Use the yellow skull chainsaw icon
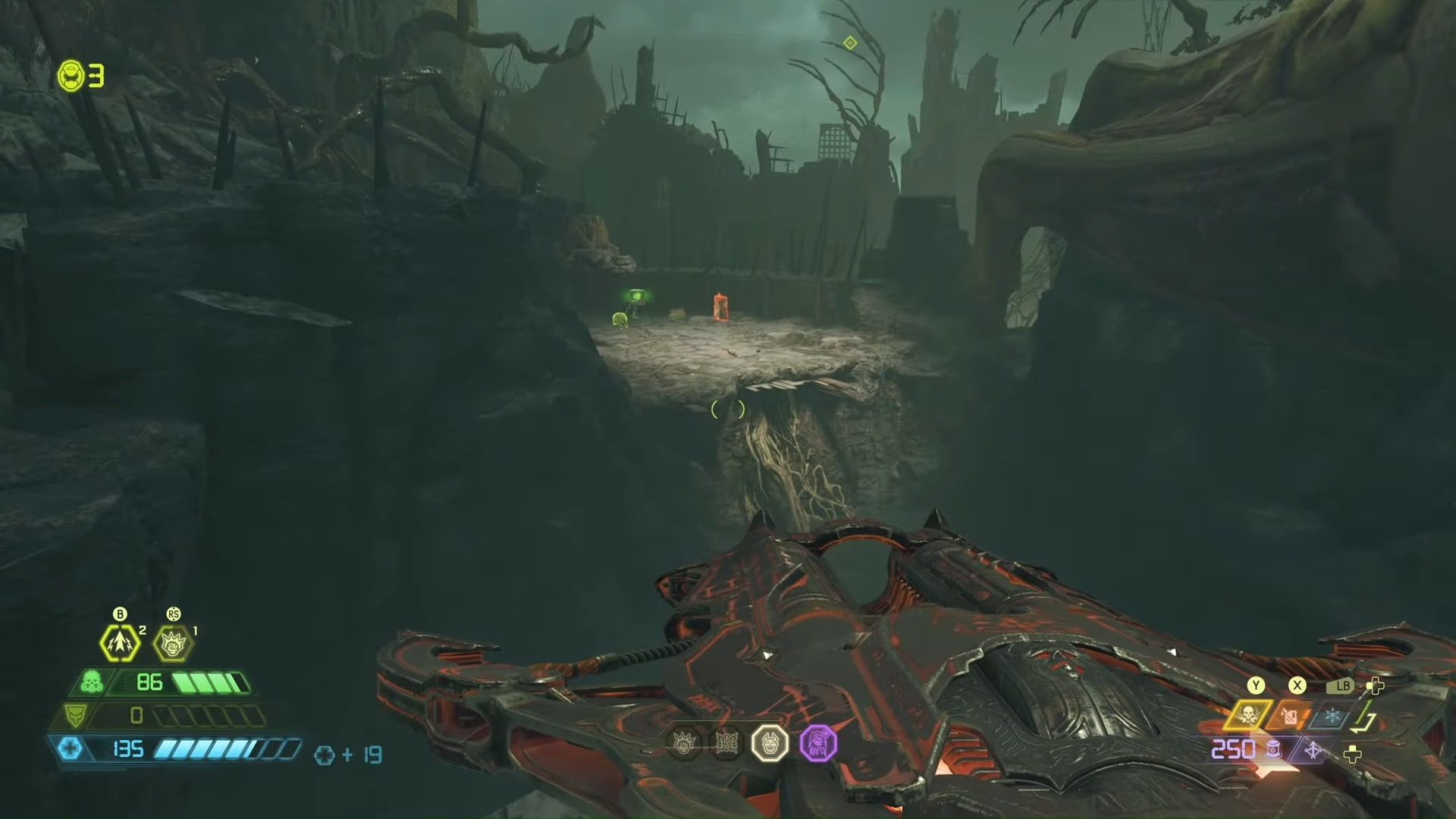Image resolution: width=1456 pixels, height=819 pixels. tap(1247, 714)
